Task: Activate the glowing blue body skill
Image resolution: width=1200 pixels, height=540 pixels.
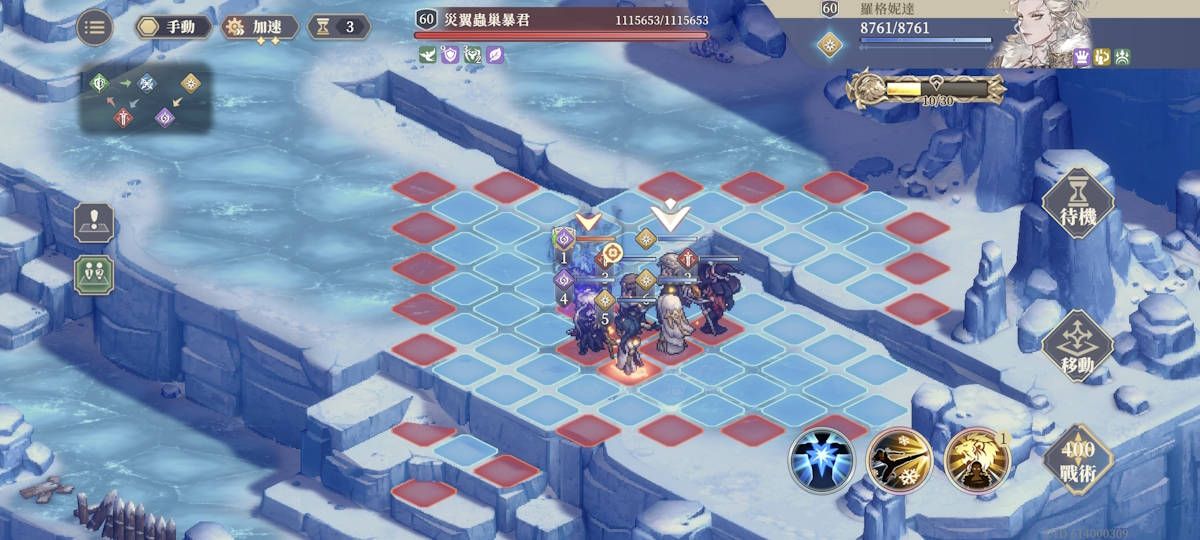Action: click(x=820, y=459)
